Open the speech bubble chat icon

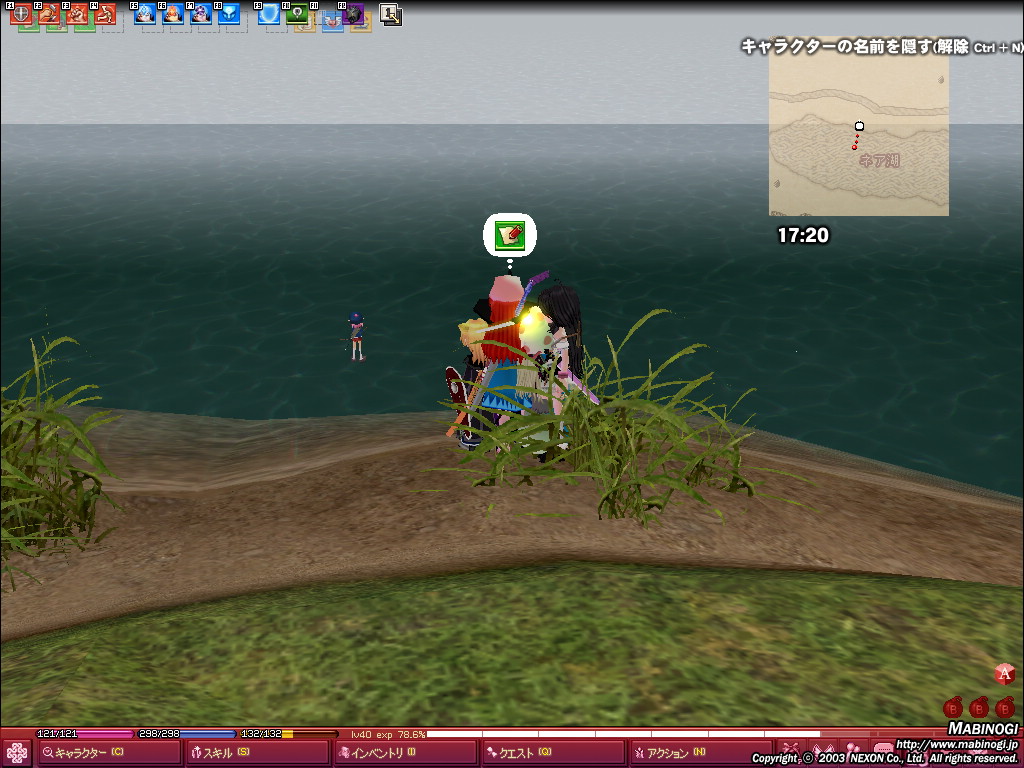coord(884,749)
